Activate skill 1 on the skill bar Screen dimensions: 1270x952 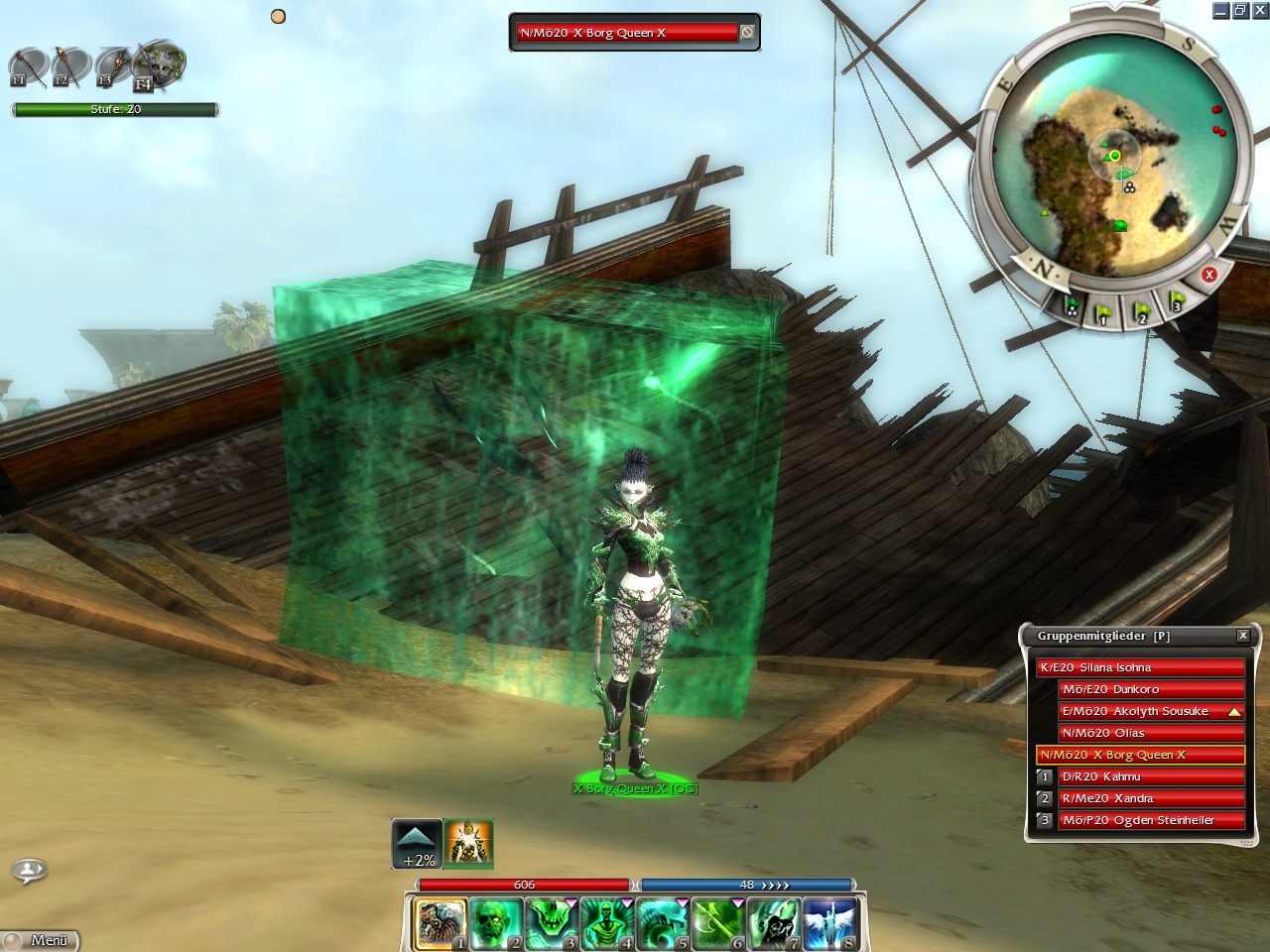[440, 923]
